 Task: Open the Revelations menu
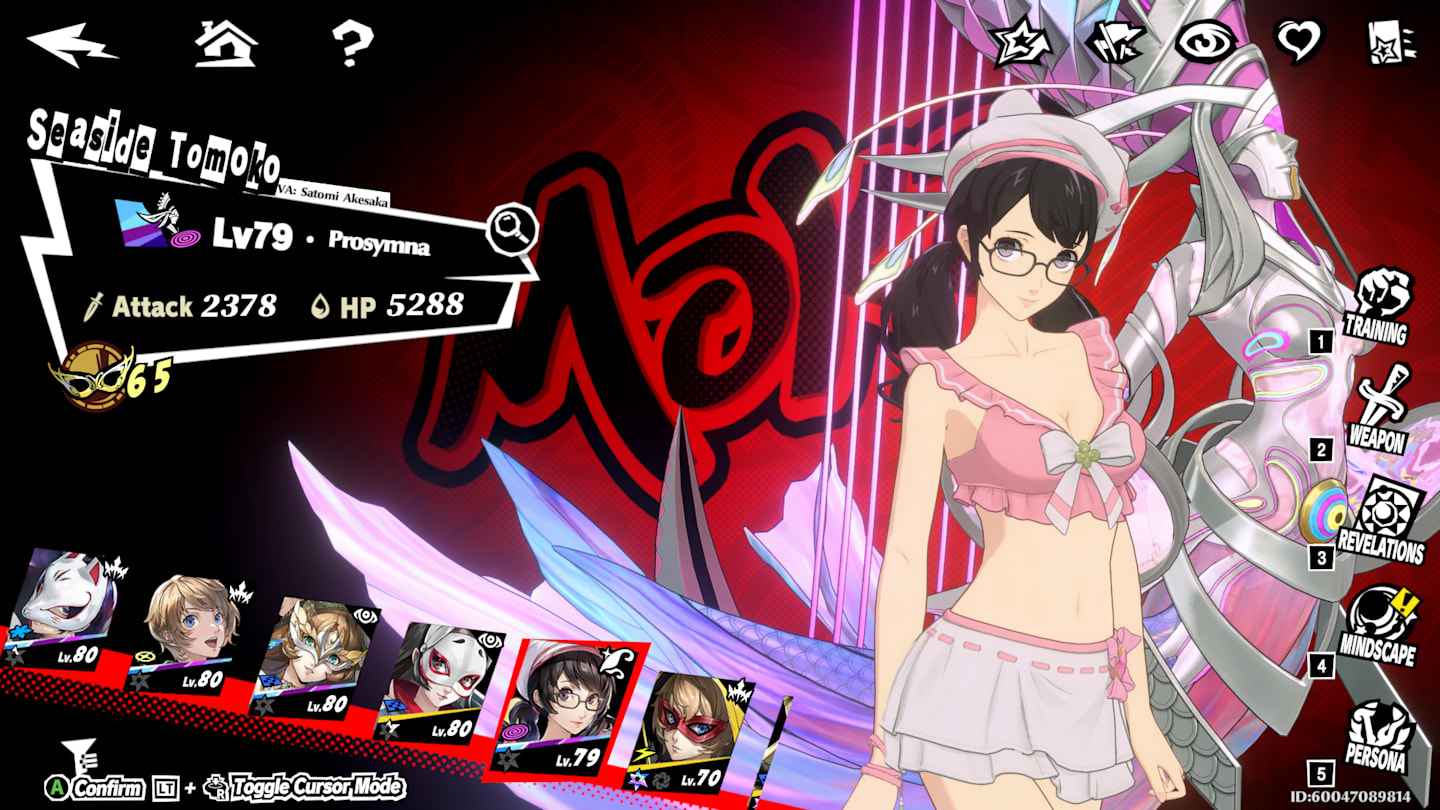pos(1380,520)
